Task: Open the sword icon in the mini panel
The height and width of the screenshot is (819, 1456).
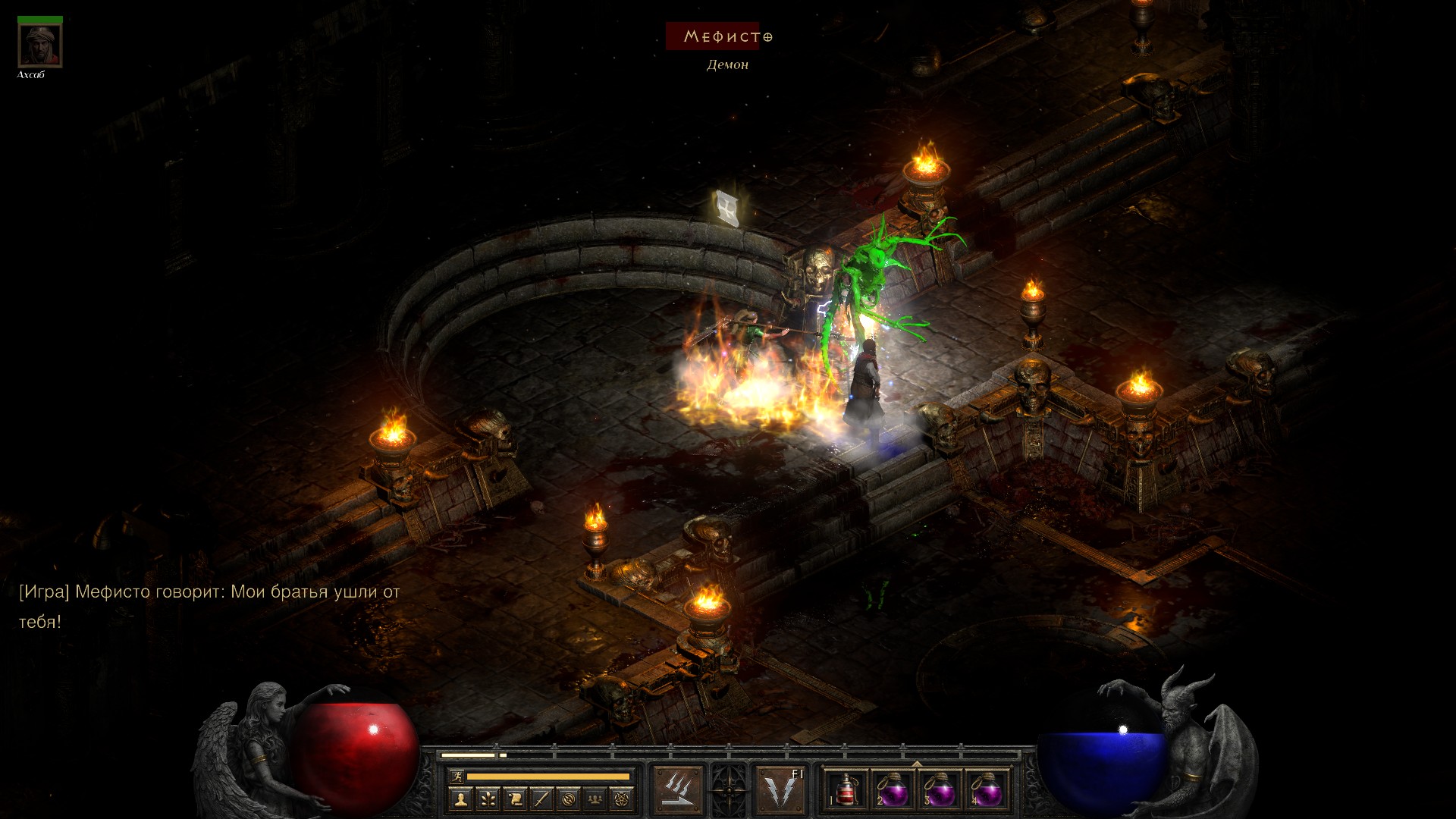Action: point(541,798)
